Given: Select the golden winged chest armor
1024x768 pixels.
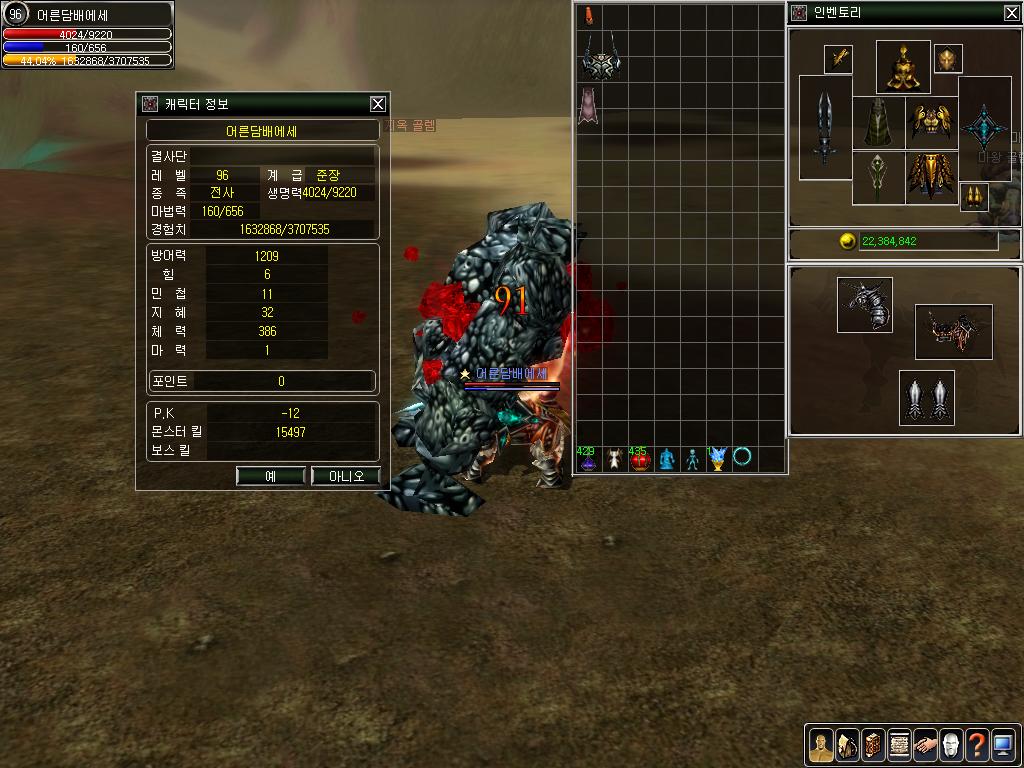Looking at the screenshot, I should tap(931, 123).
